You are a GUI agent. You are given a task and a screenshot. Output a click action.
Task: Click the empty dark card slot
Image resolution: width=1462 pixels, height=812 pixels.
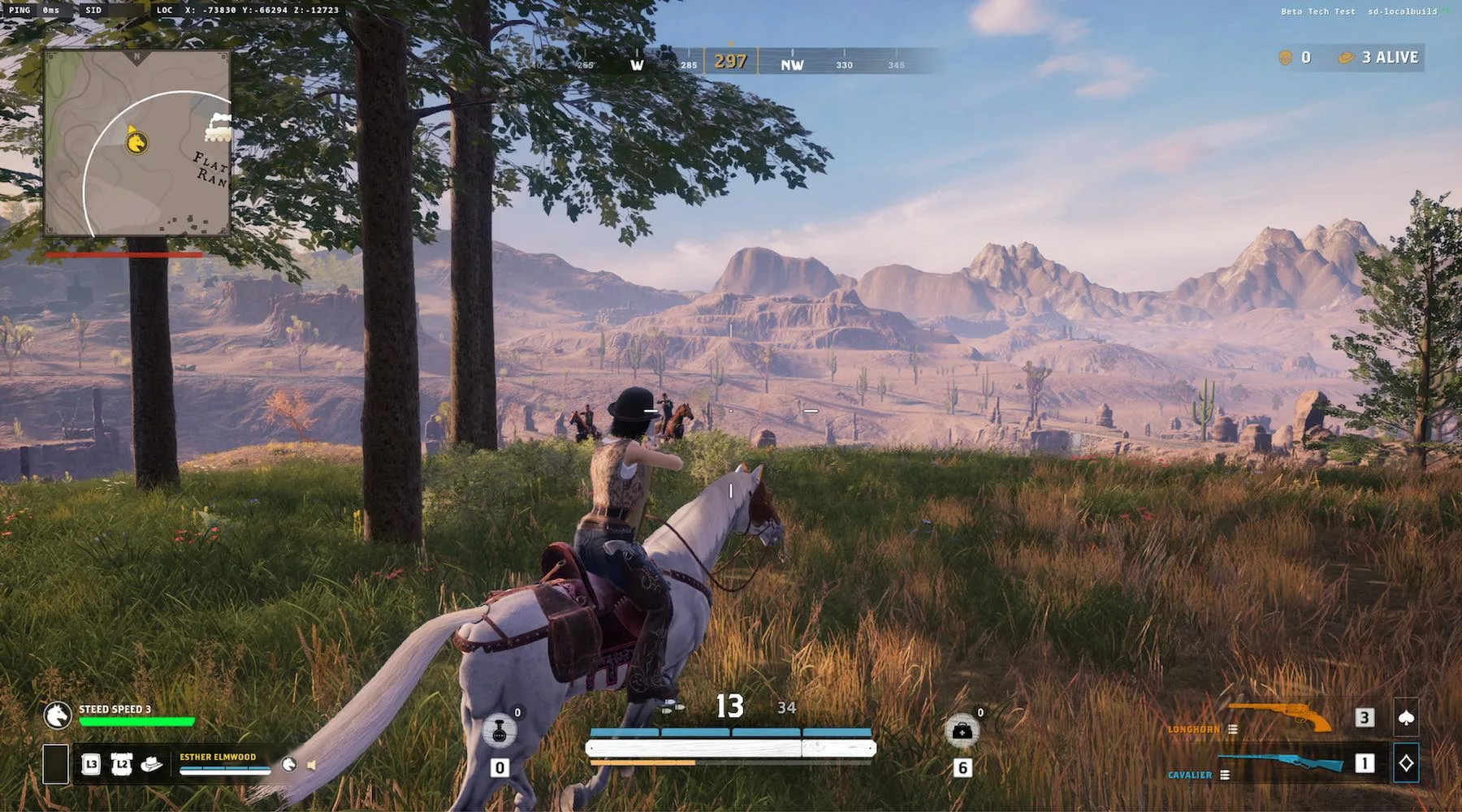coord(55,764)
